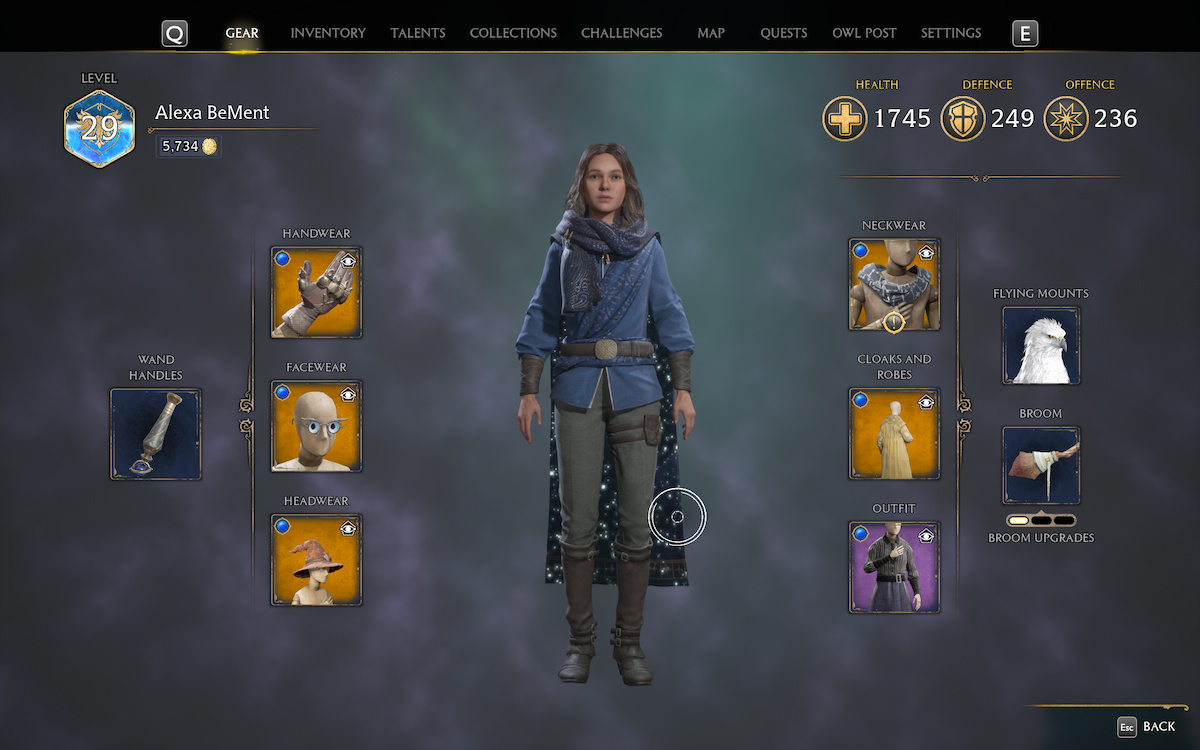Image resolution: width=1200 pixels, height=750 pixels.
Task: Open the Neckwear scarf slot
Action: (x=894, y=284)
